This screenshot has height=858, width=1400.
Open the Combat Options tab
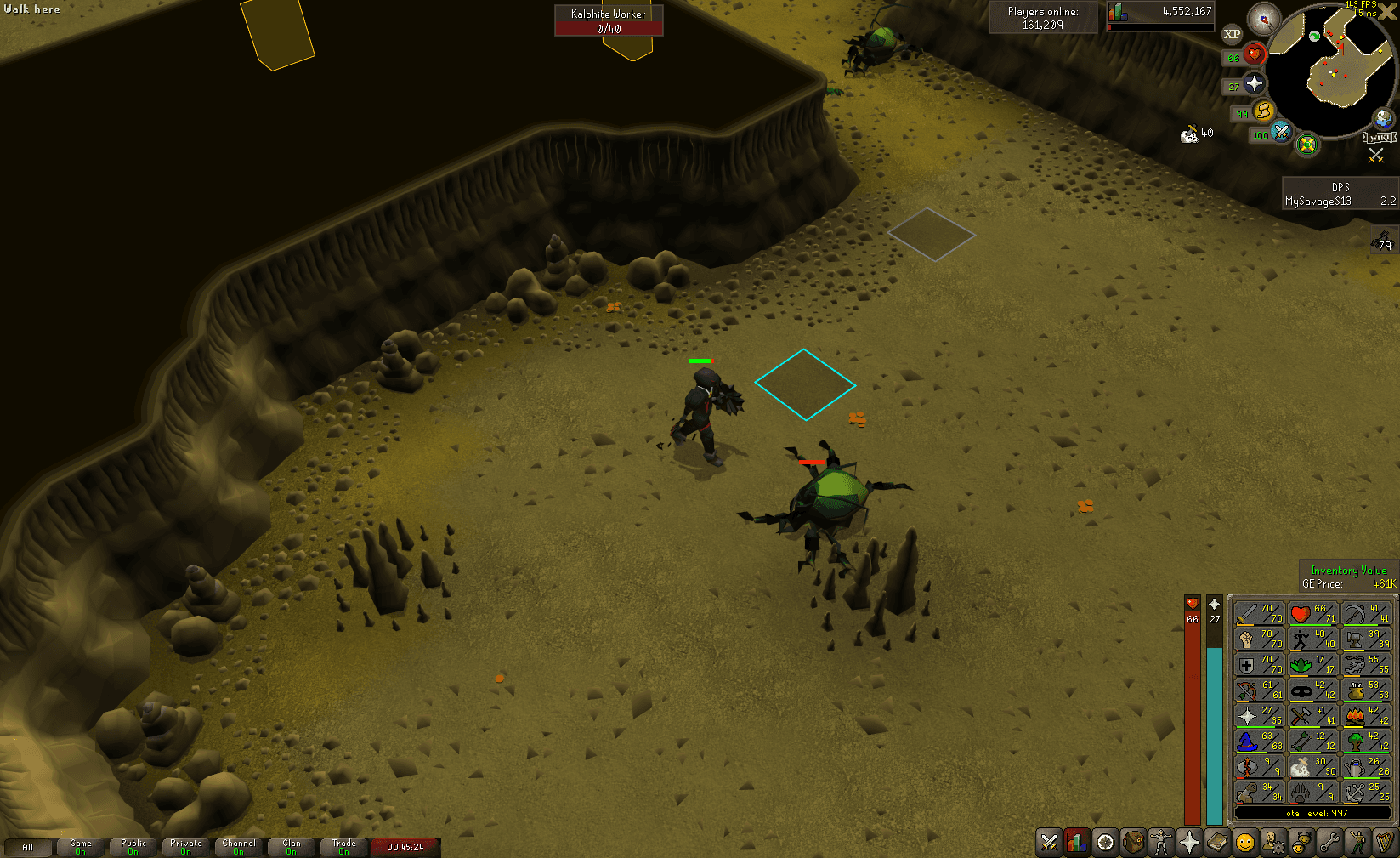click(1048, 844)
